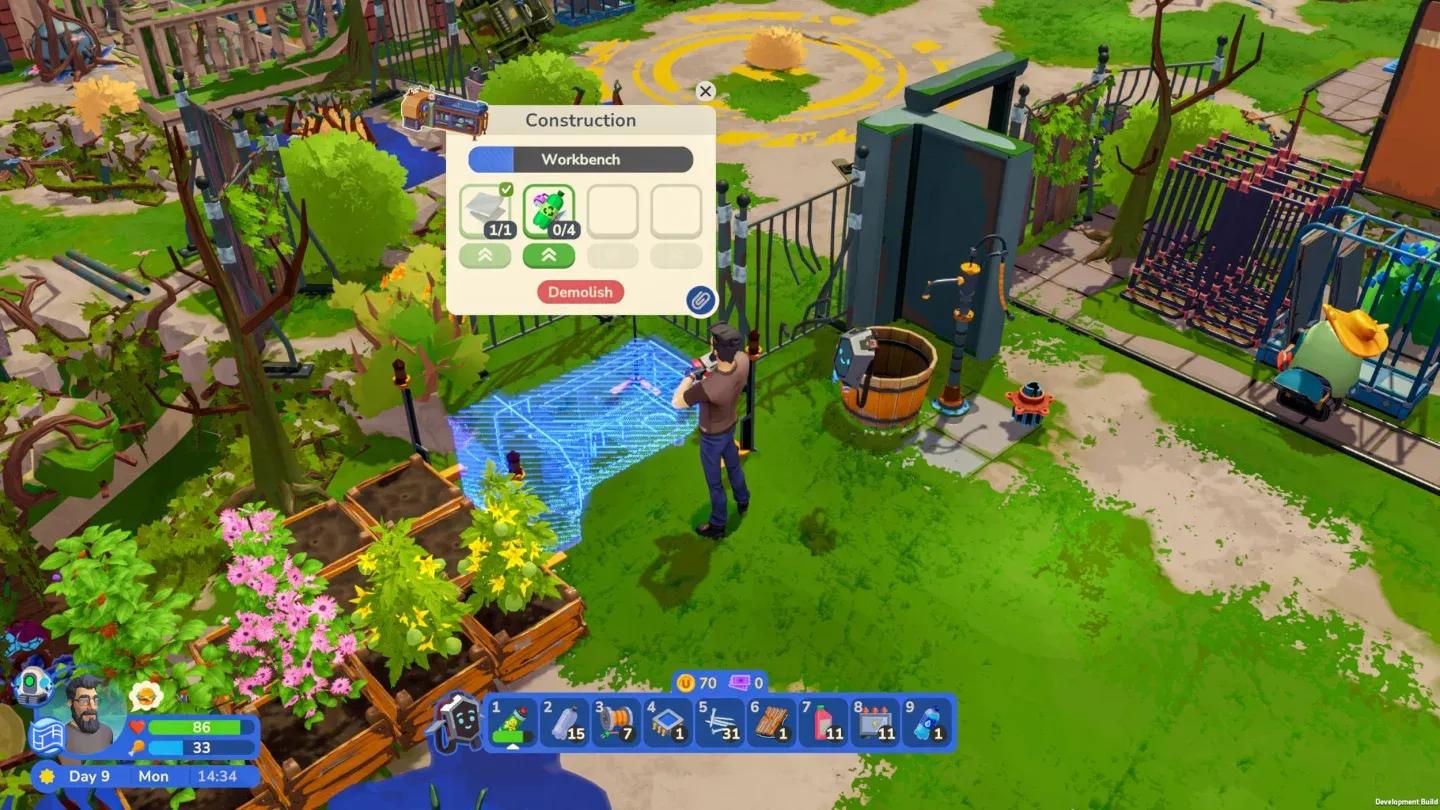Select the plastic bottle in hotbar slot 2
The width and height of the screenshot is (1440, 810).
566,723
